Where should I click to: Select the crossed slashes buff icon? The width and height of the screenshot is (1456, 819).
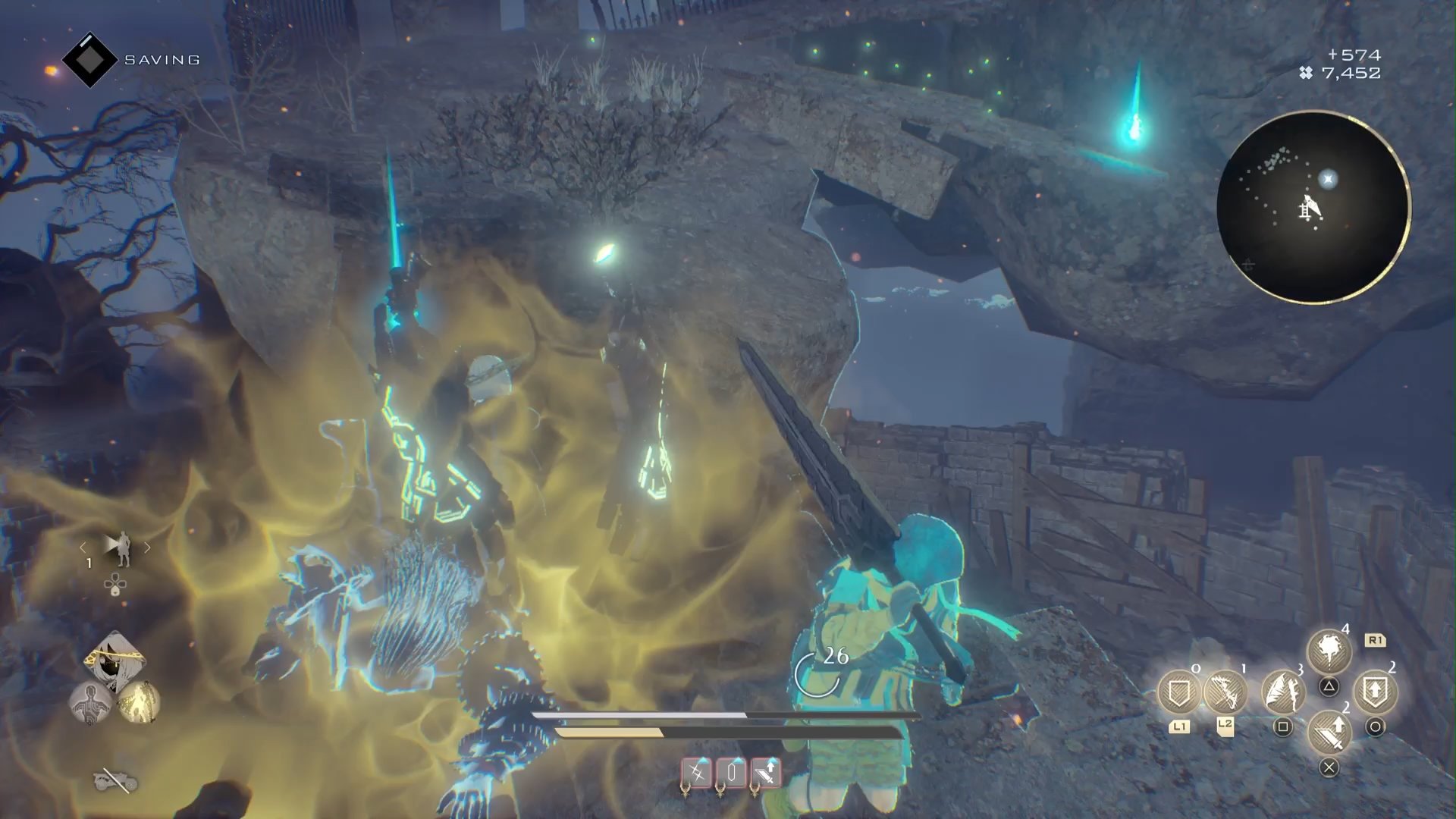click(x=696, y=773)
